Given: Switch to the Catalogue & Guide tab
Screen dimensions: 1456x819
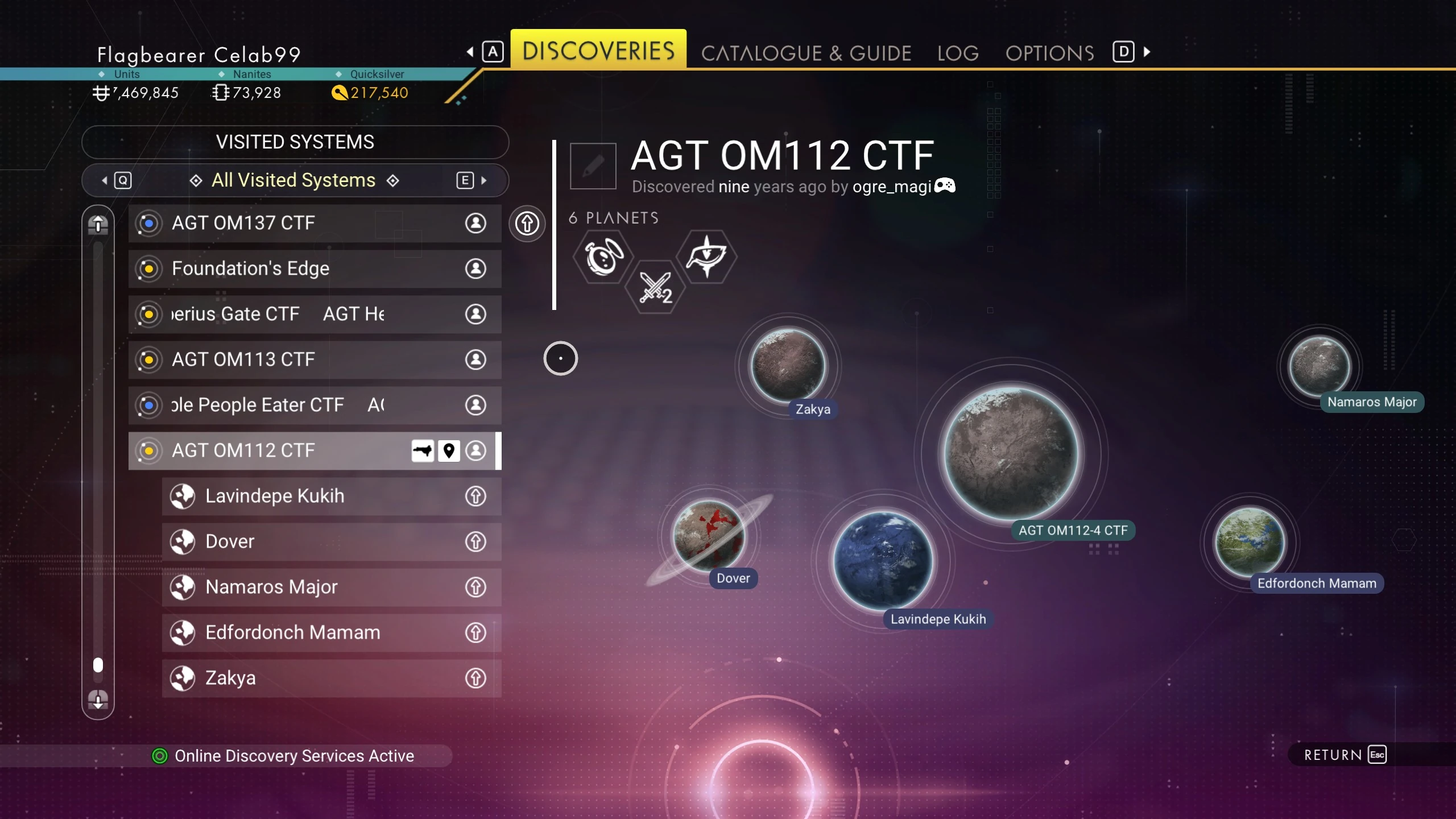Looking at the screenshot, I should tap(806, 53).
